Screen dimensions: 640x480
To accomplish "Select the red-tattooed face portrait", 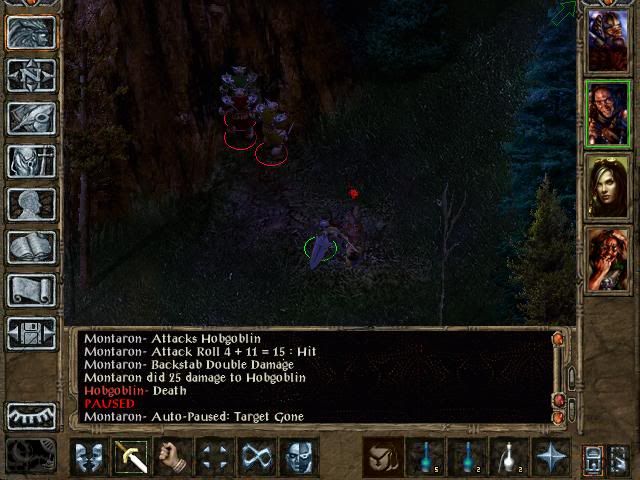I will (x=608, y=259).
